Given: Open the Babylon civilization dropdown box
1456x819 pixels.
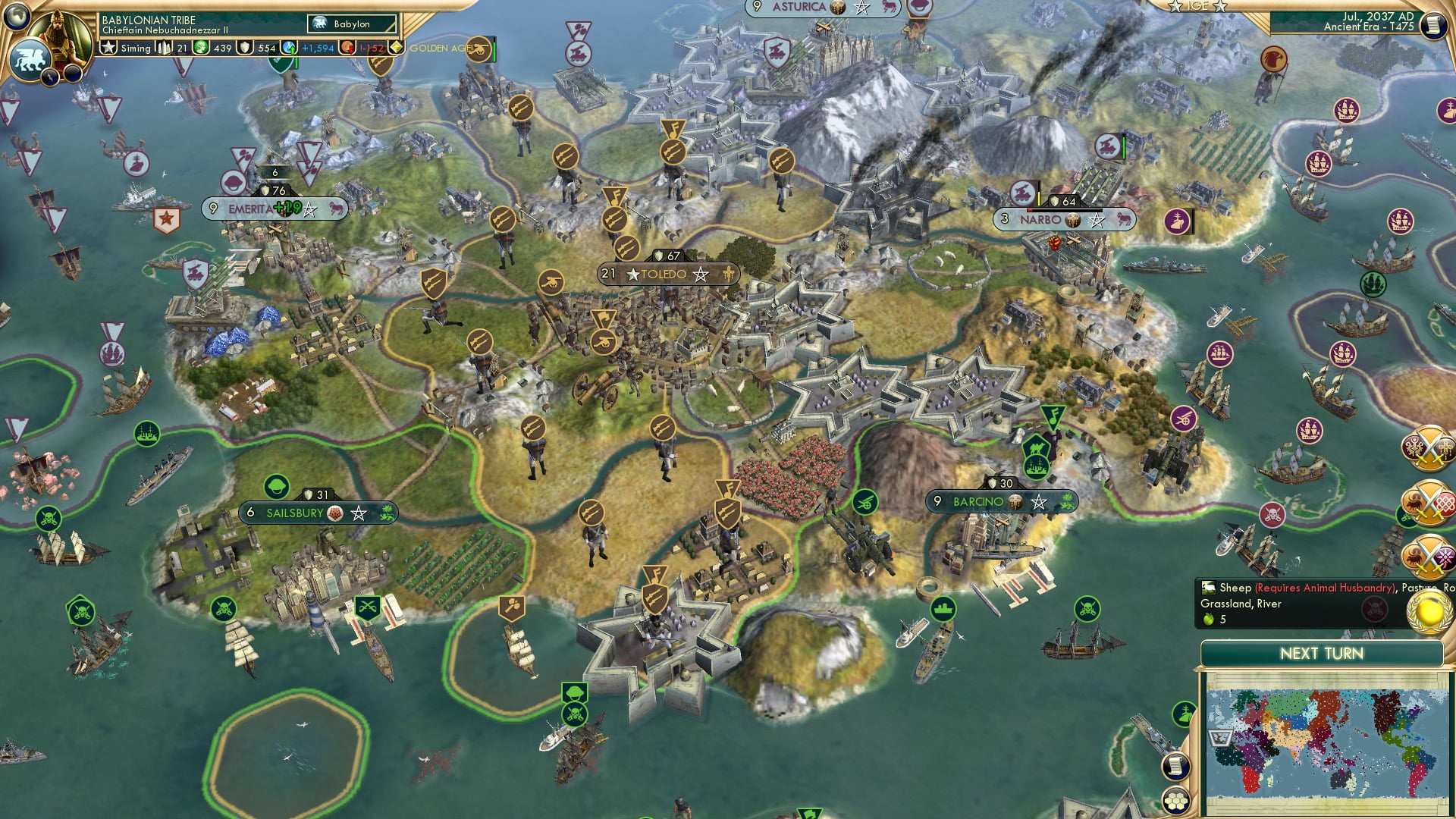Looking at the screenshot, I should pyautogui.click(x=353, y=24).
